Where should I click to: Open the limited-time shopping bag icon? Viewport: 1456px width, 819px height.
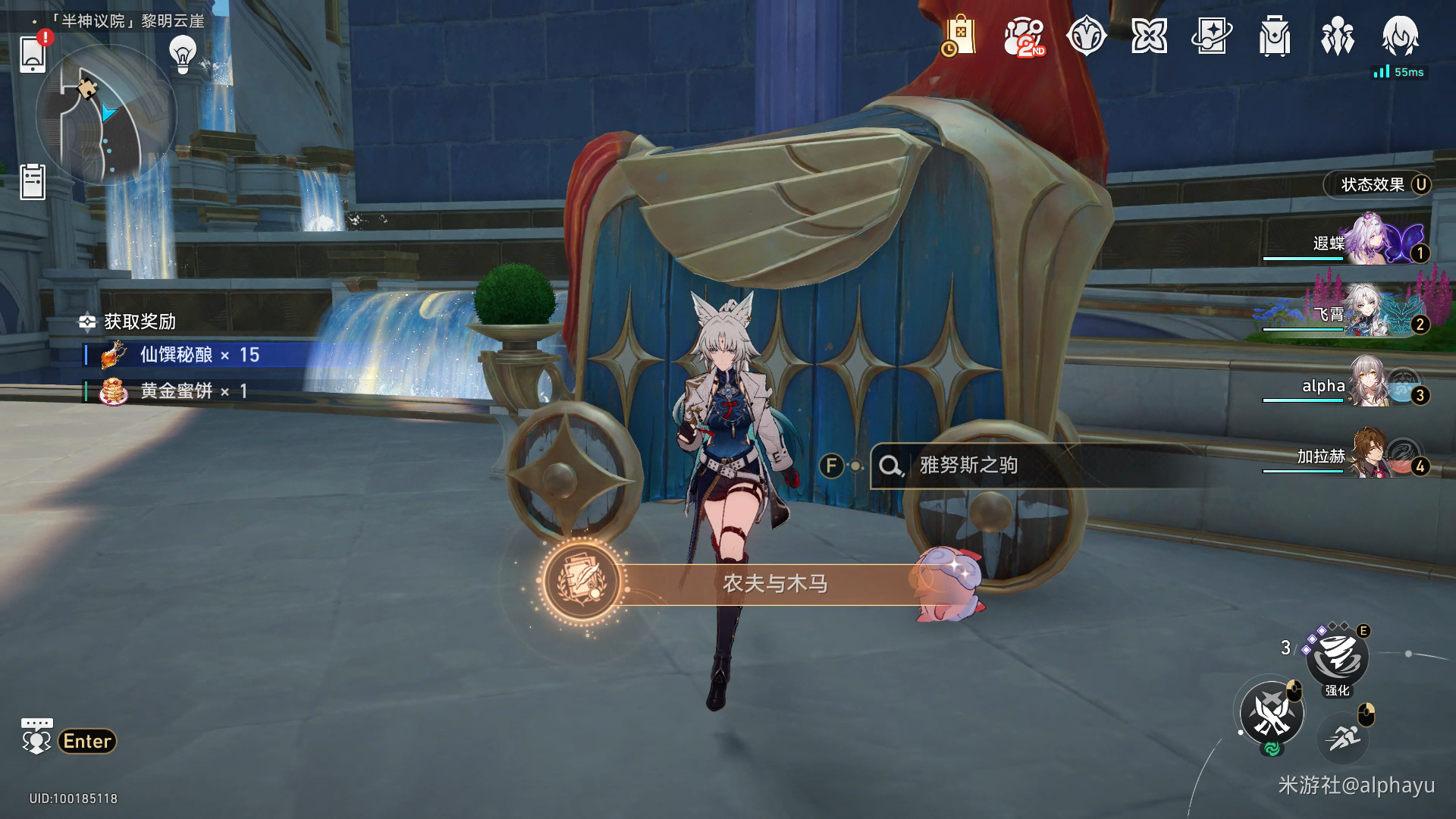tap(959, 36)
